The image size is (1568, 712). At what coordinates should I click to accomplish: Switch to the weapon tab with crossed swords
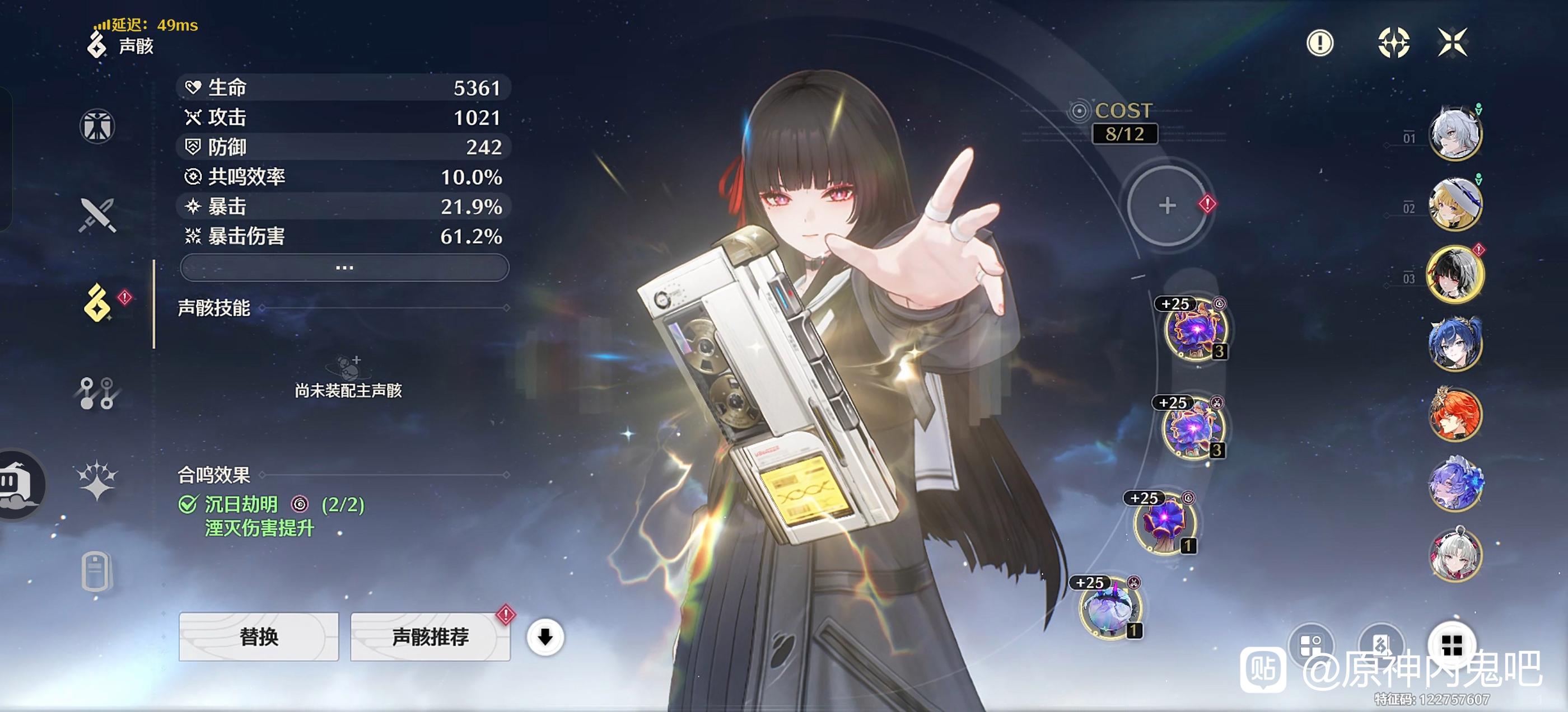click(97, 215)
